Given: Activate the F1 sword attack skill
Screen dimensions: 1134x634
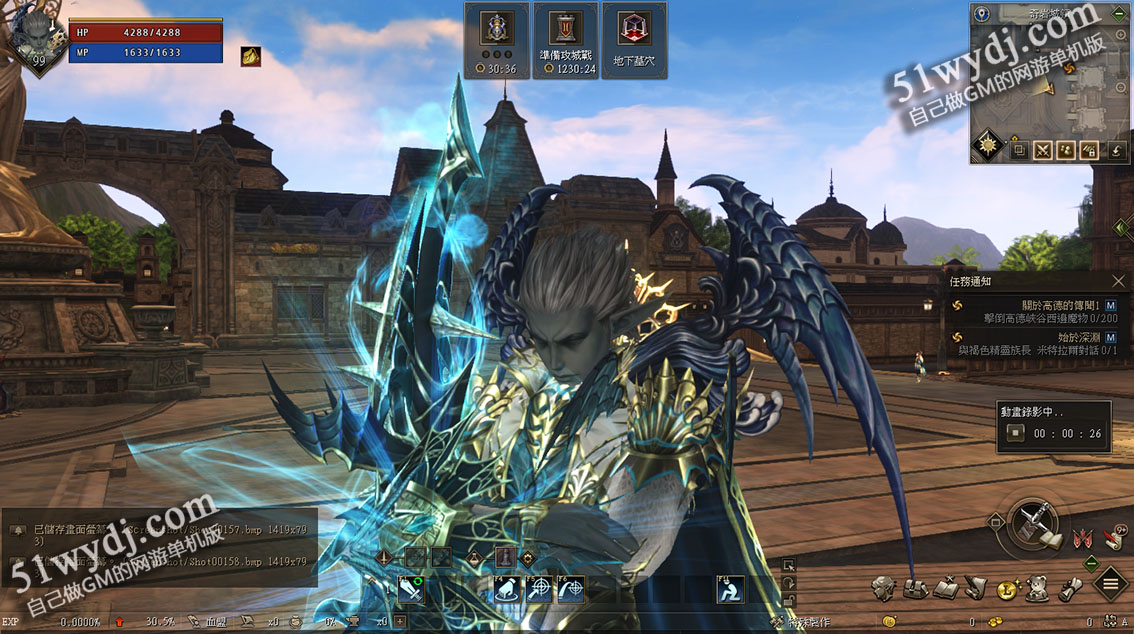Looking at the screenshot, I should tap(411, 591).
